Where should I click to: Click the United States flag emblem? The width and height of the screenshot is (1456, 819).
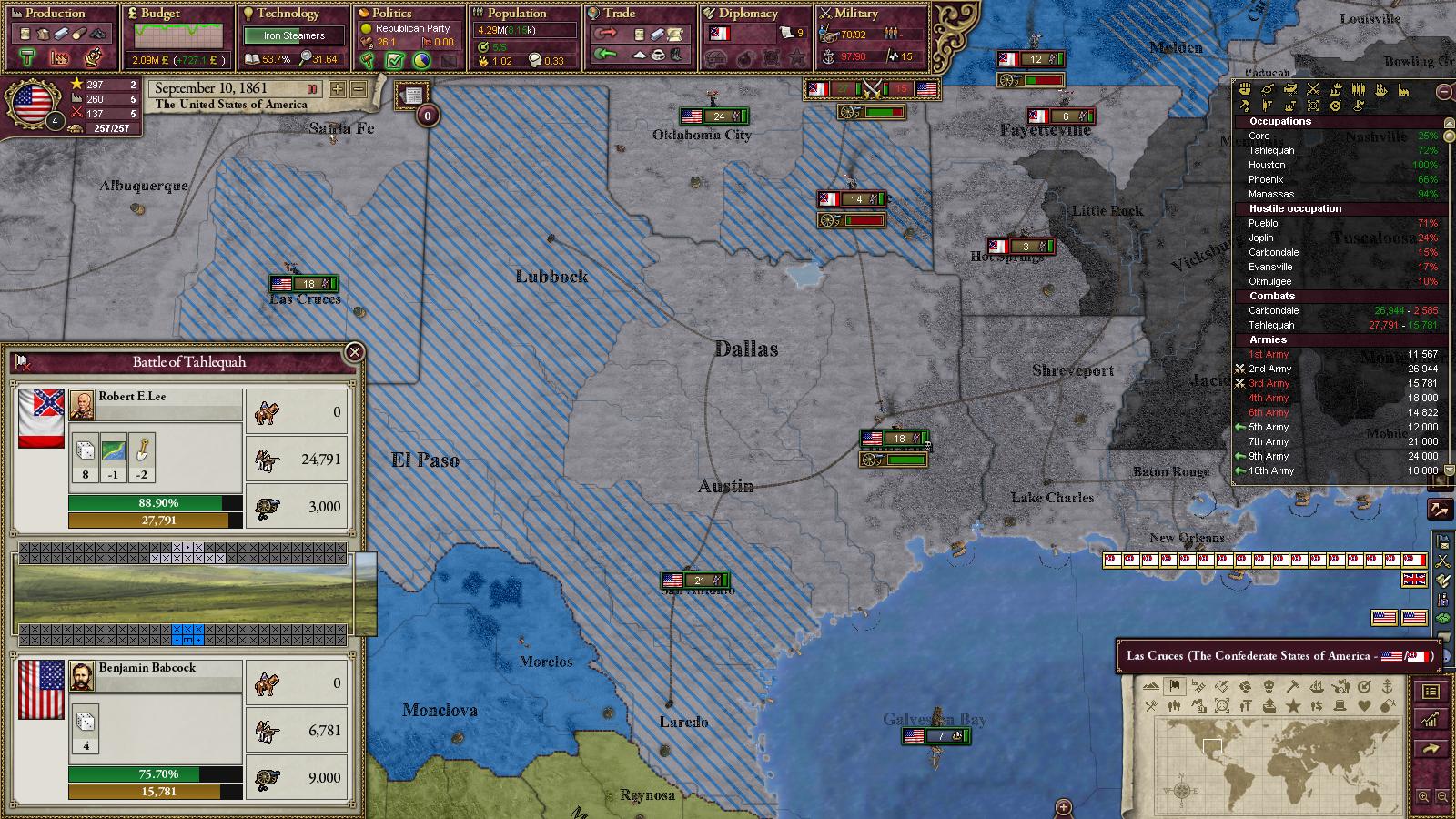(x=32, y=101)
